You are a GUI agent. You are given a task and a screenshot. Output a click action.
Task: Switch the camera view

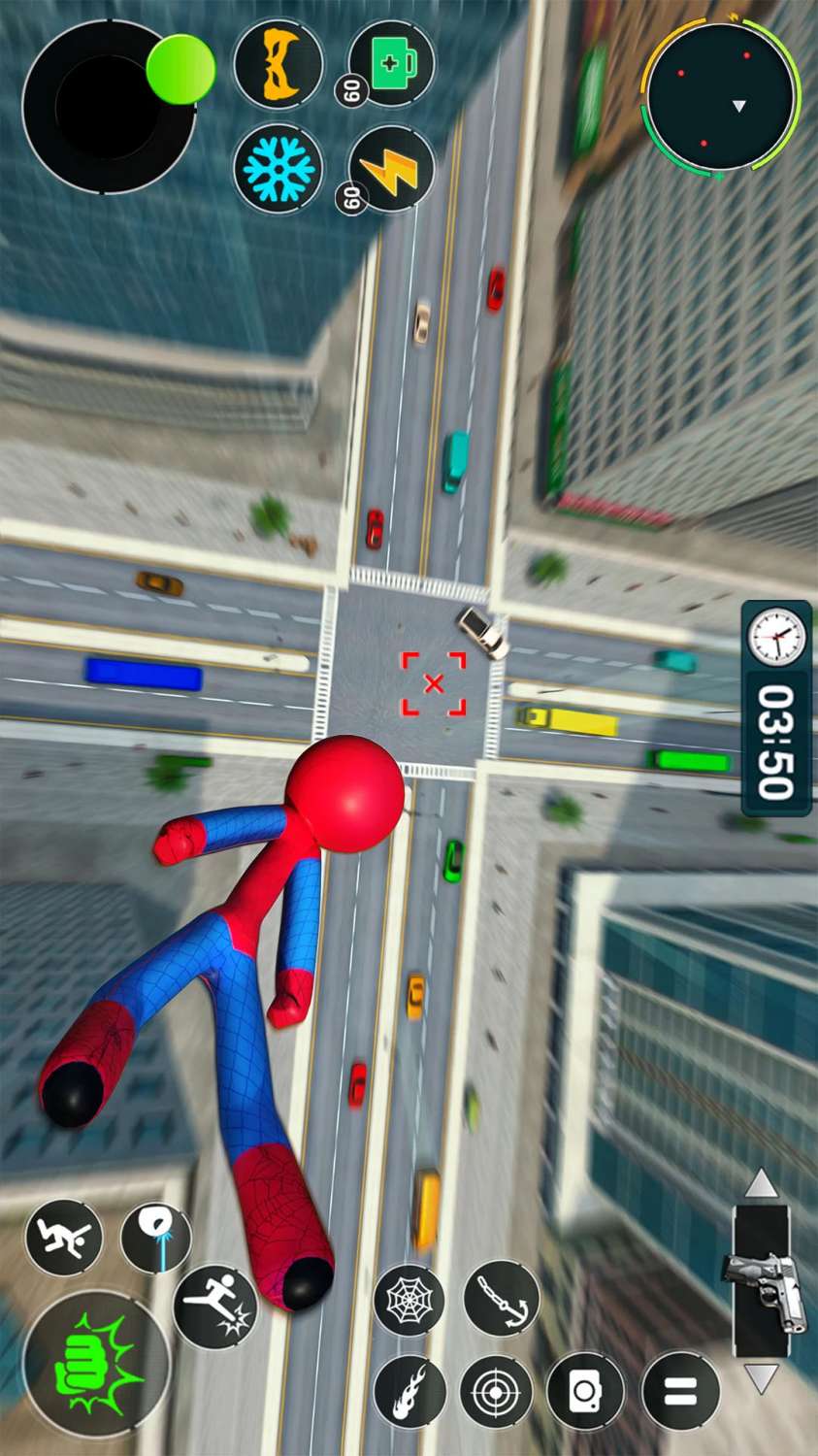[584, 1391]
